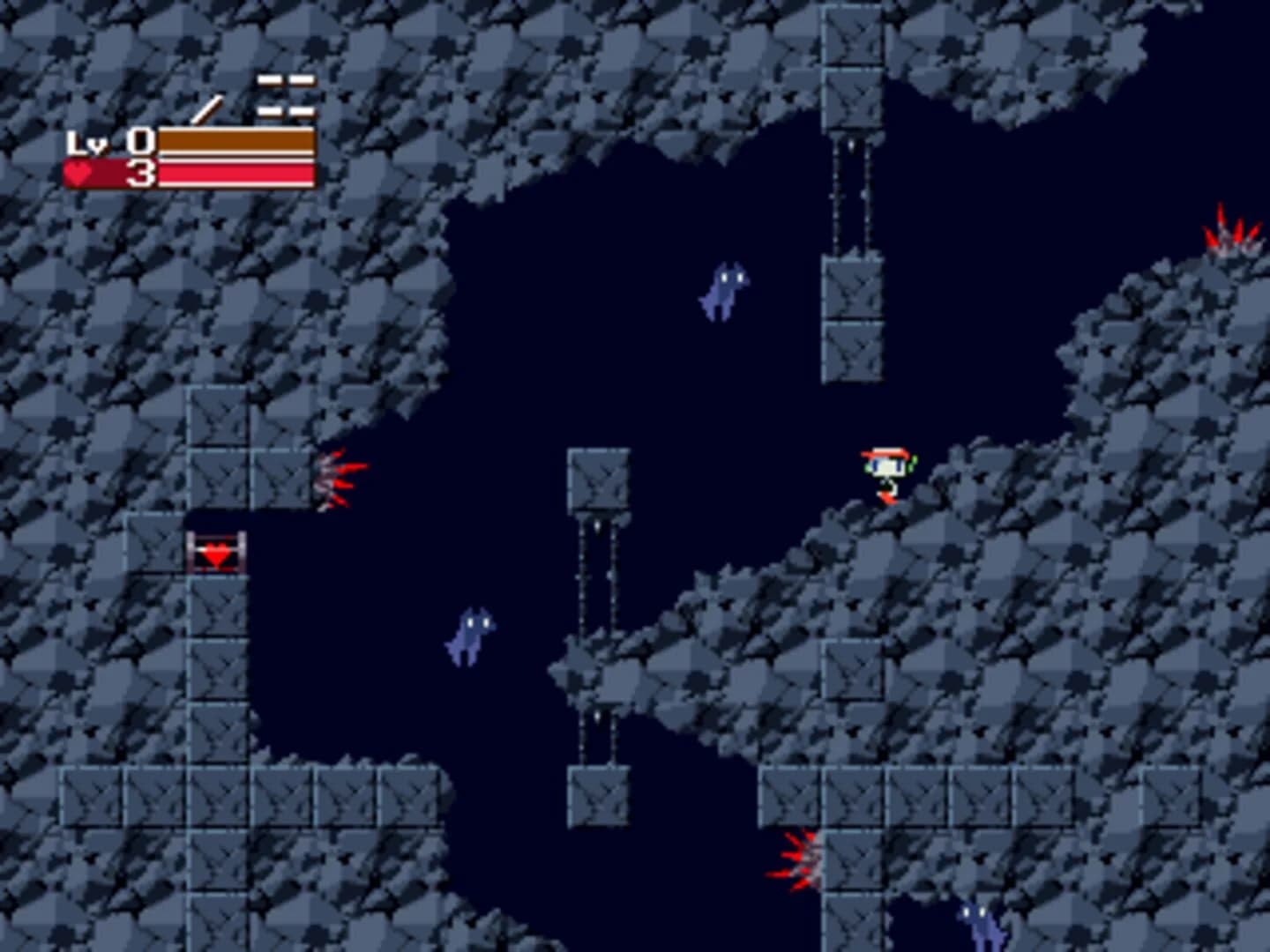Click the ammo counter dashes in the HUD

[284, 93]
